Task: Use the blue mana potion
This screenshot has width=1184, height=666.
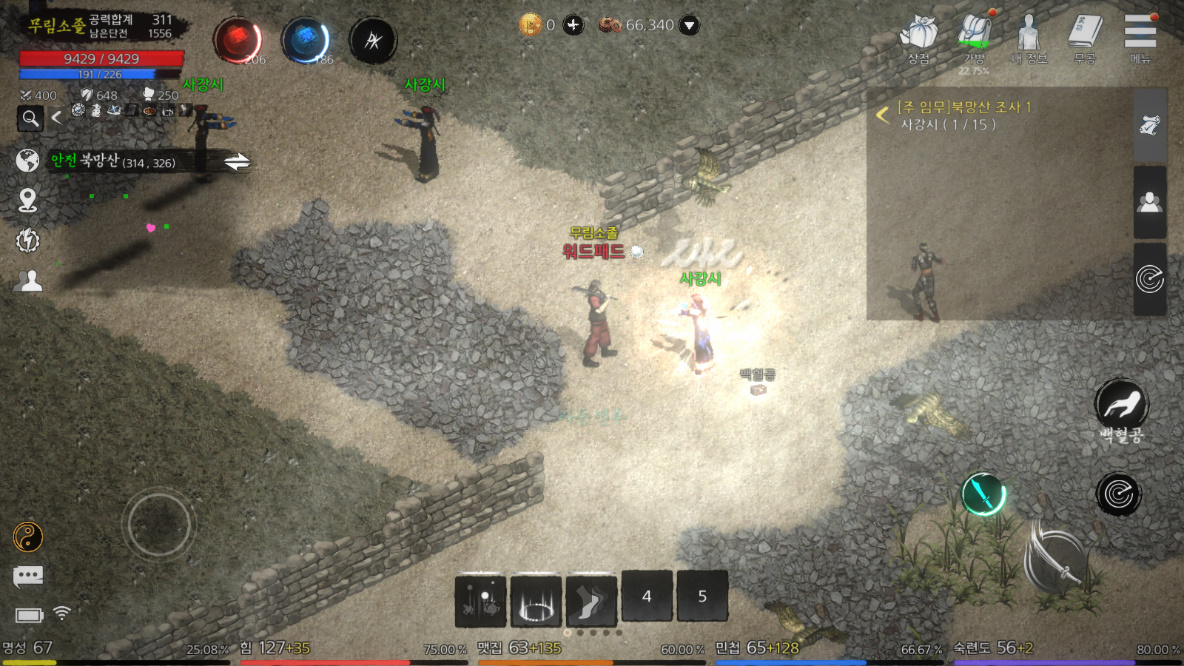Action: pyautogui.click(x=305, y=40)
